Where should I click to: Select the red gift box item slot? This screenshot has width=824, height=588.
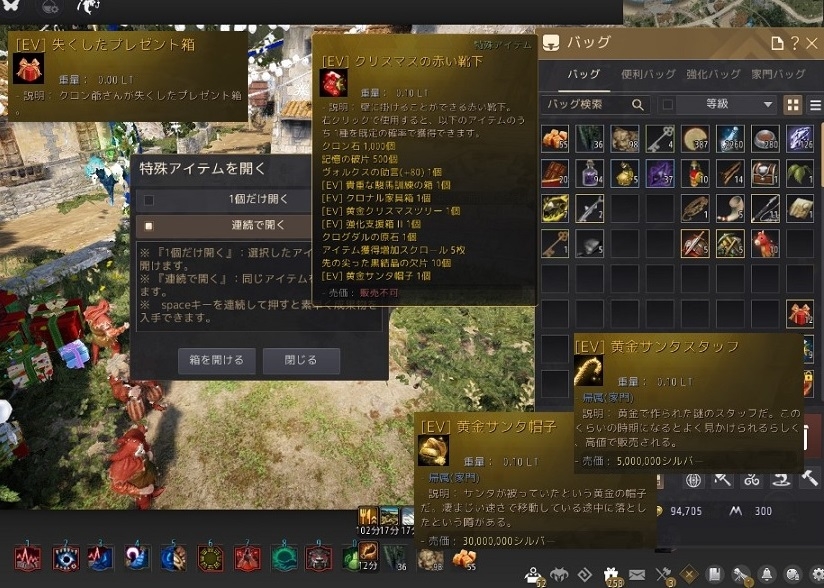coord(799,313)
